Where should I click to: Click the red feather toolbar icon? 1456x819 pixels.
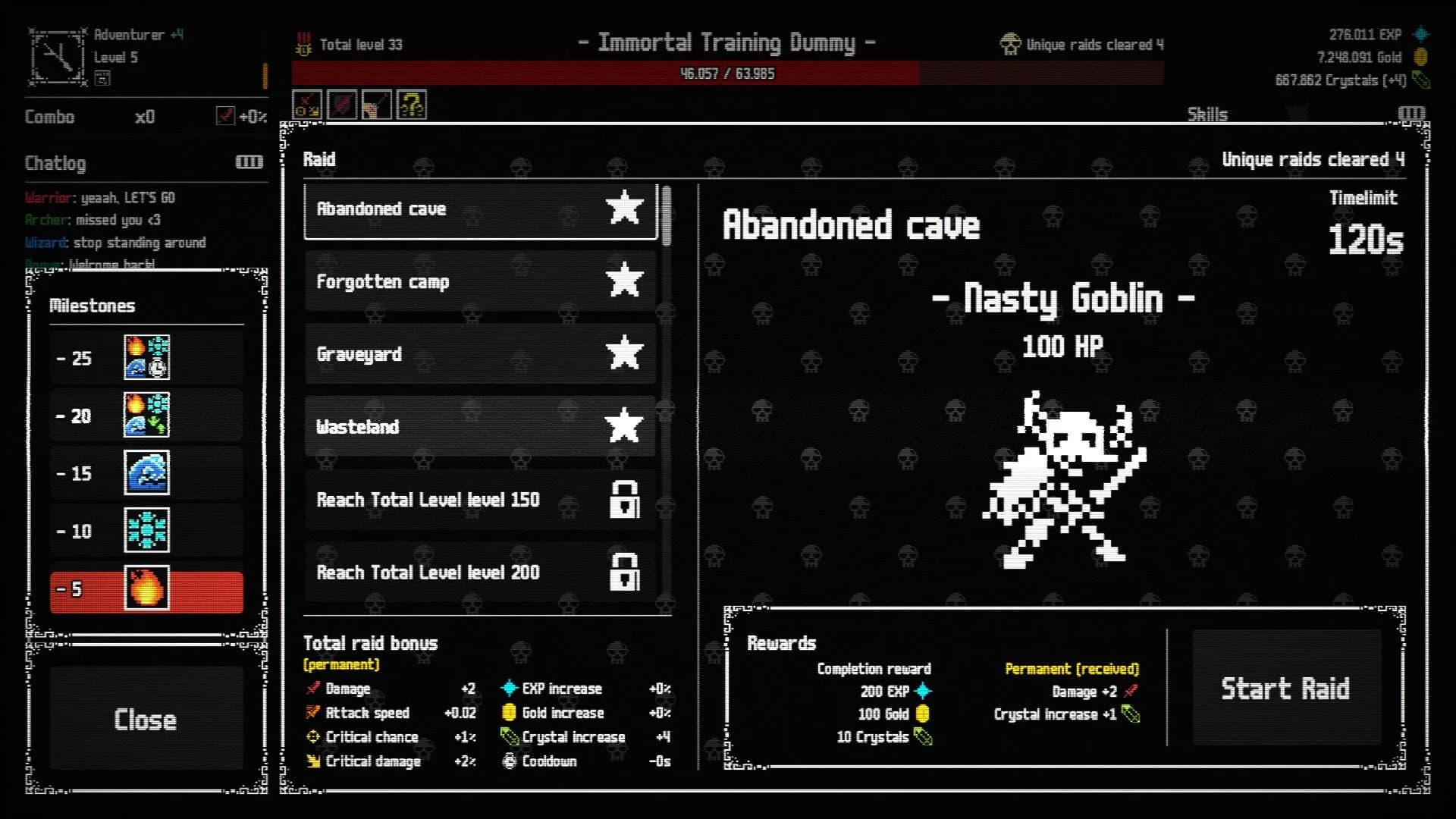(x=341, y=105)
